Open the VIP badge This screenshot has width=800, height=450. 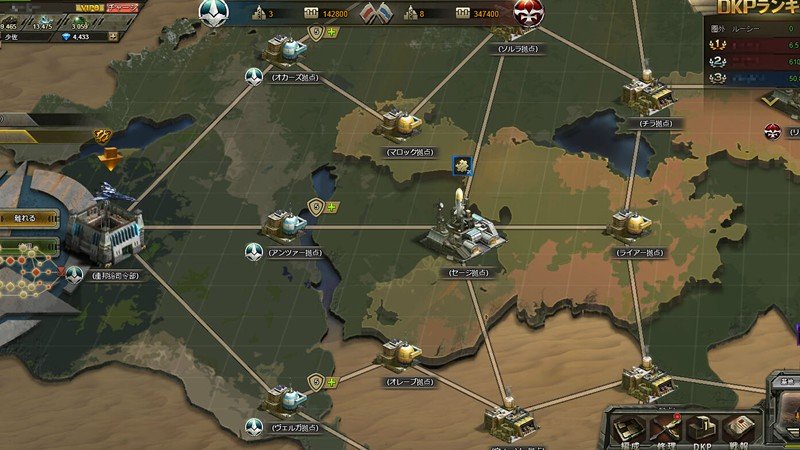click(x=91, y=7)
